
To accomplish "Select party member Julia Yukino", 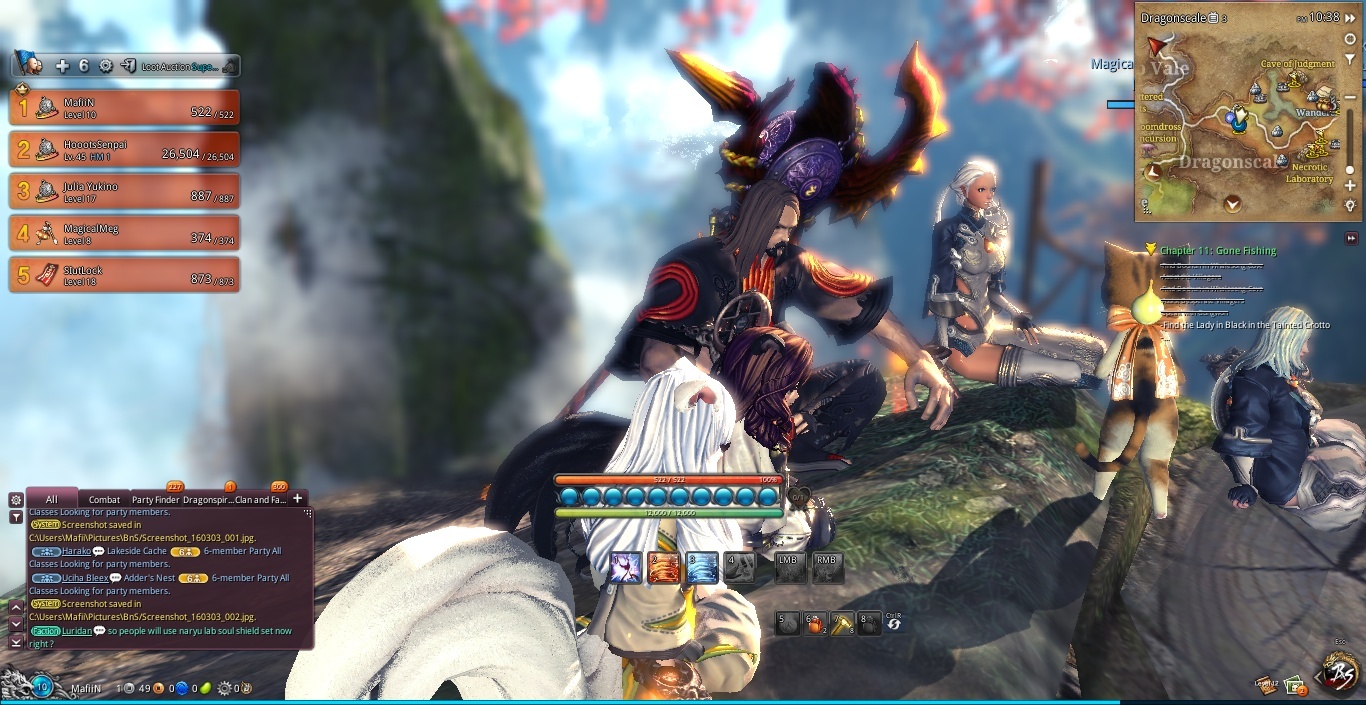I will point(124,192).
